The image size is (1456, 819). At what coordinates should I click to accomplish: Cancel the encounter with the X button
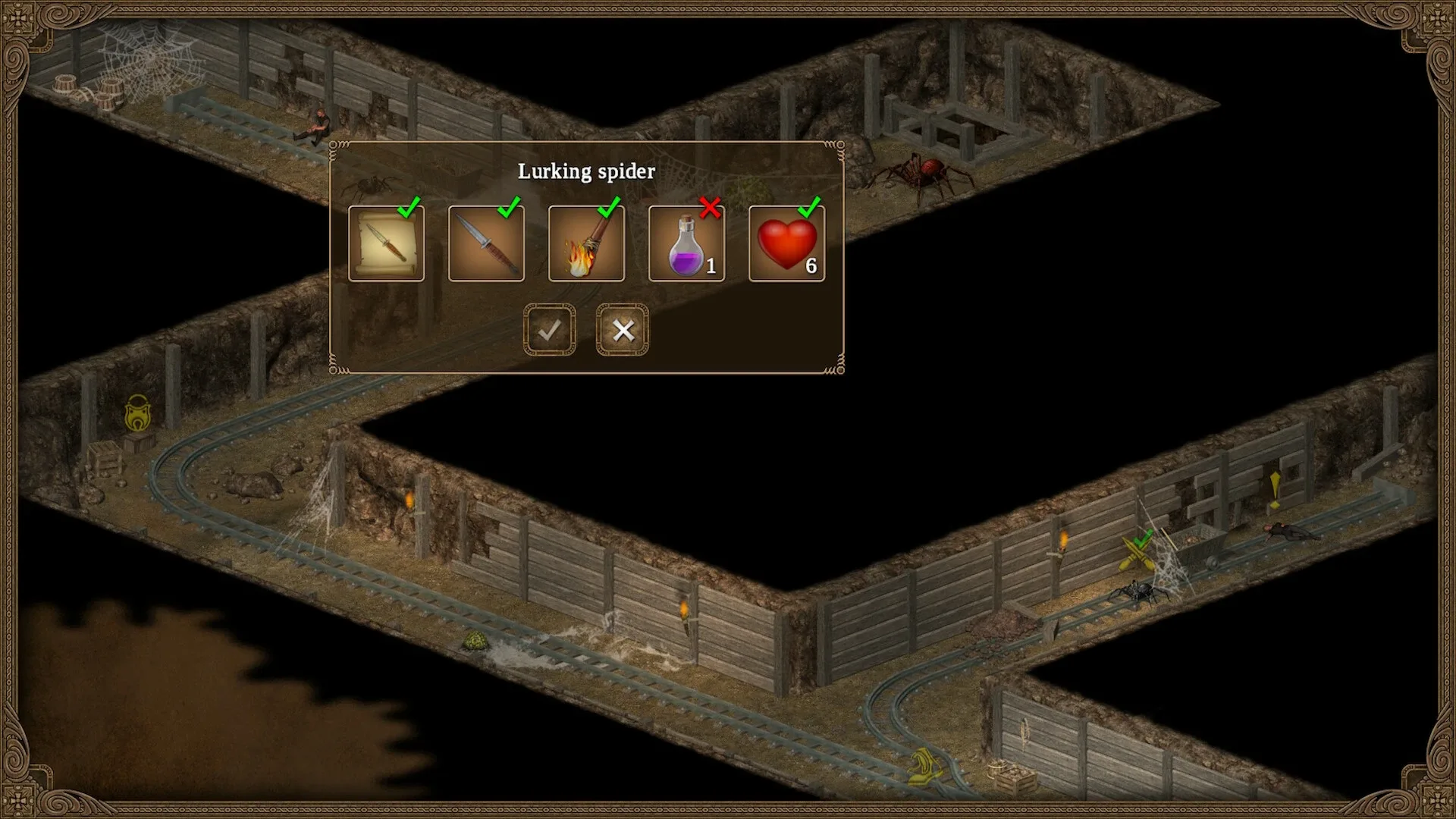[621, 330]
